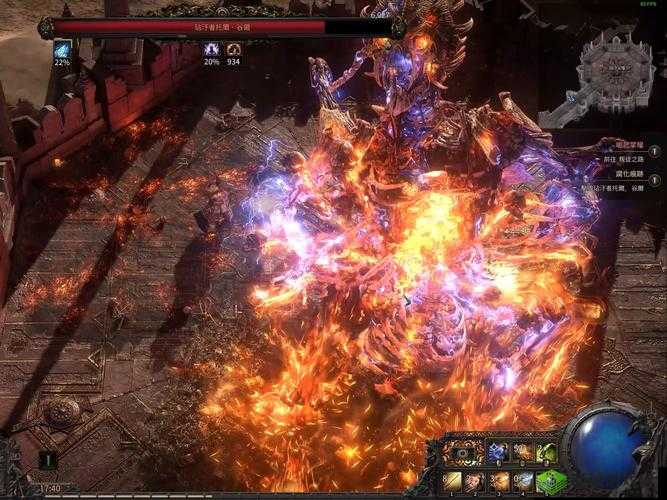Inspect the 22% blue crystal buff icon

[x=62, y=48]
